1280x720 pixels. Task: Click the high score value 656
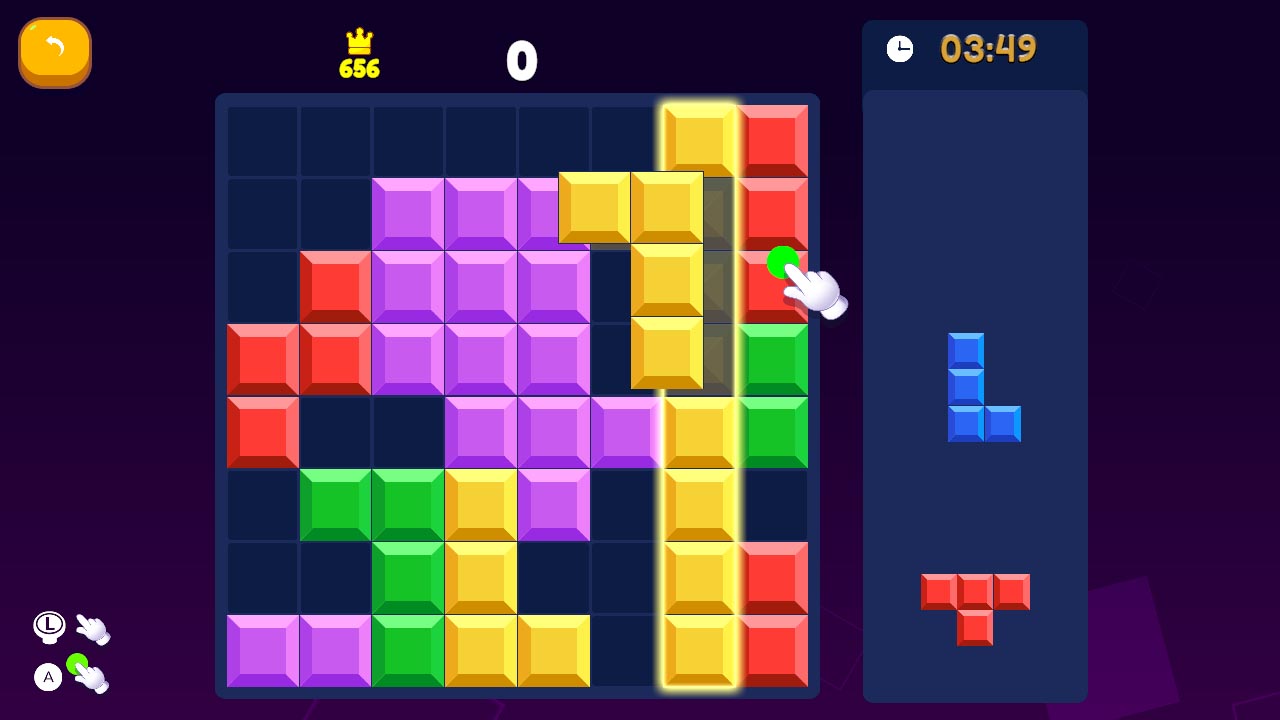tap(360, 68)
